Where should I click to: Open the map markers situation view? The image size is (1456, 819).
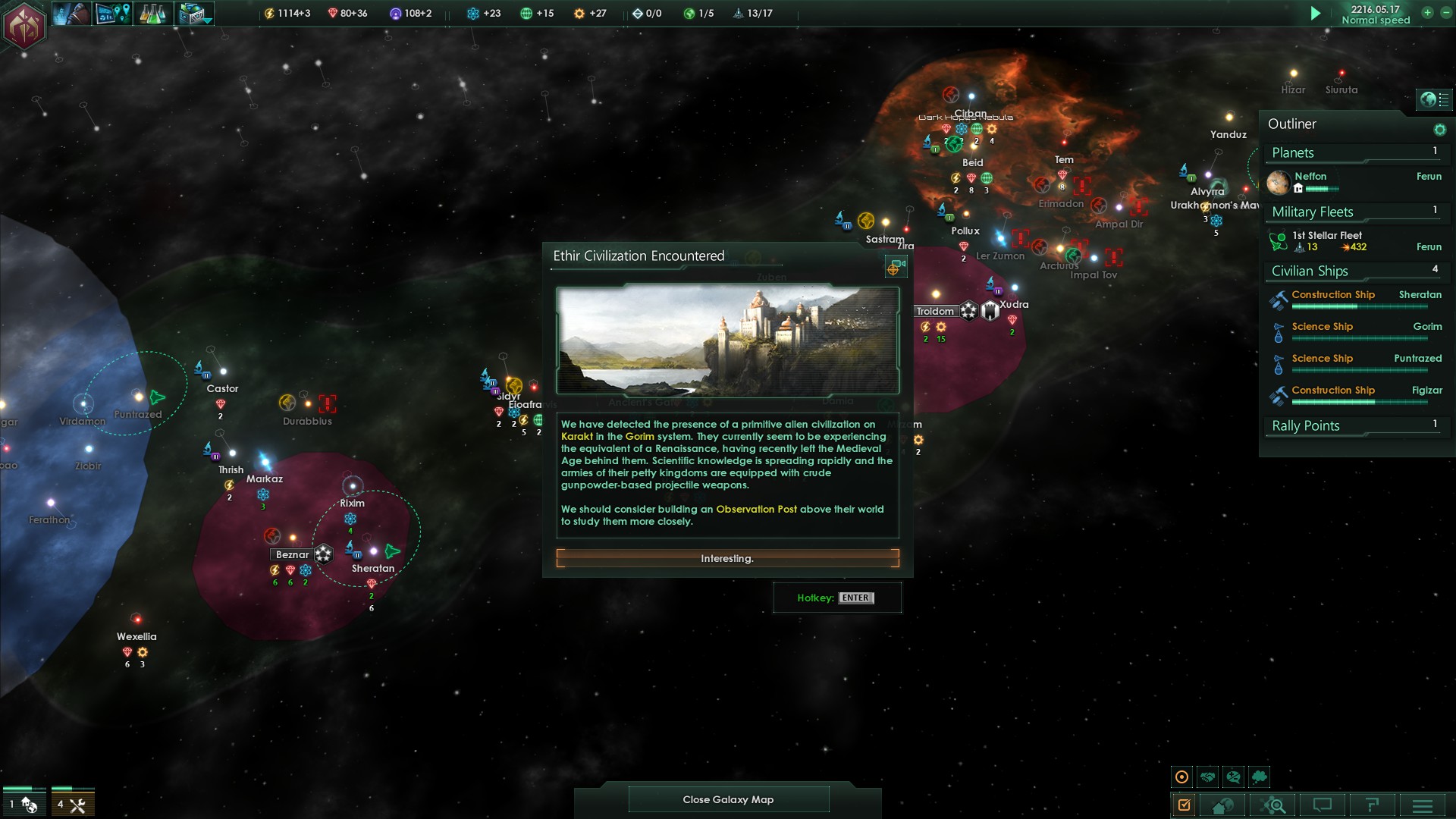[x=112, y=14]
